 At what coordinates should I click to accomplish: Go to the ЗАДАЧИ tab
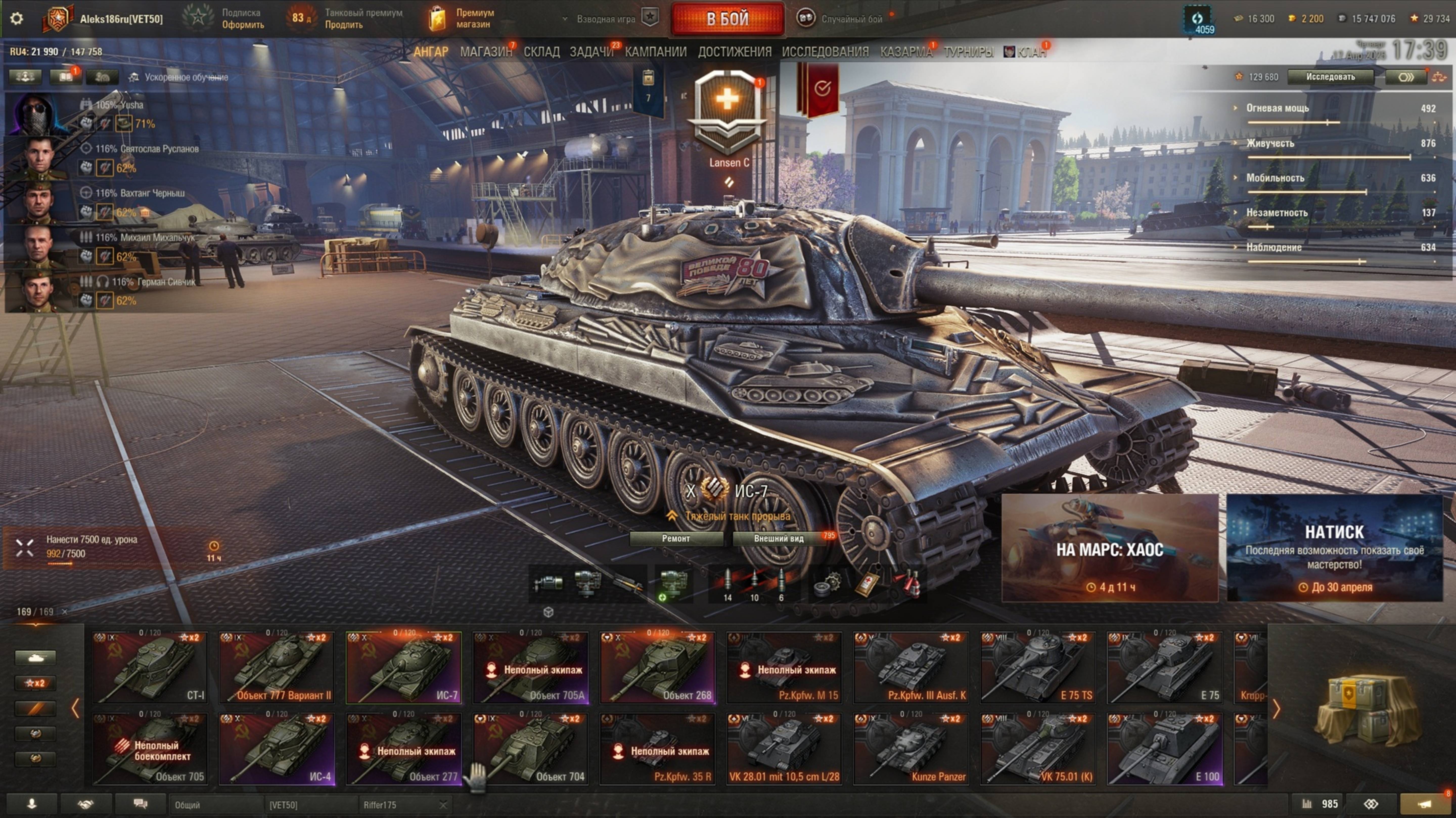[x=591, y=52]
